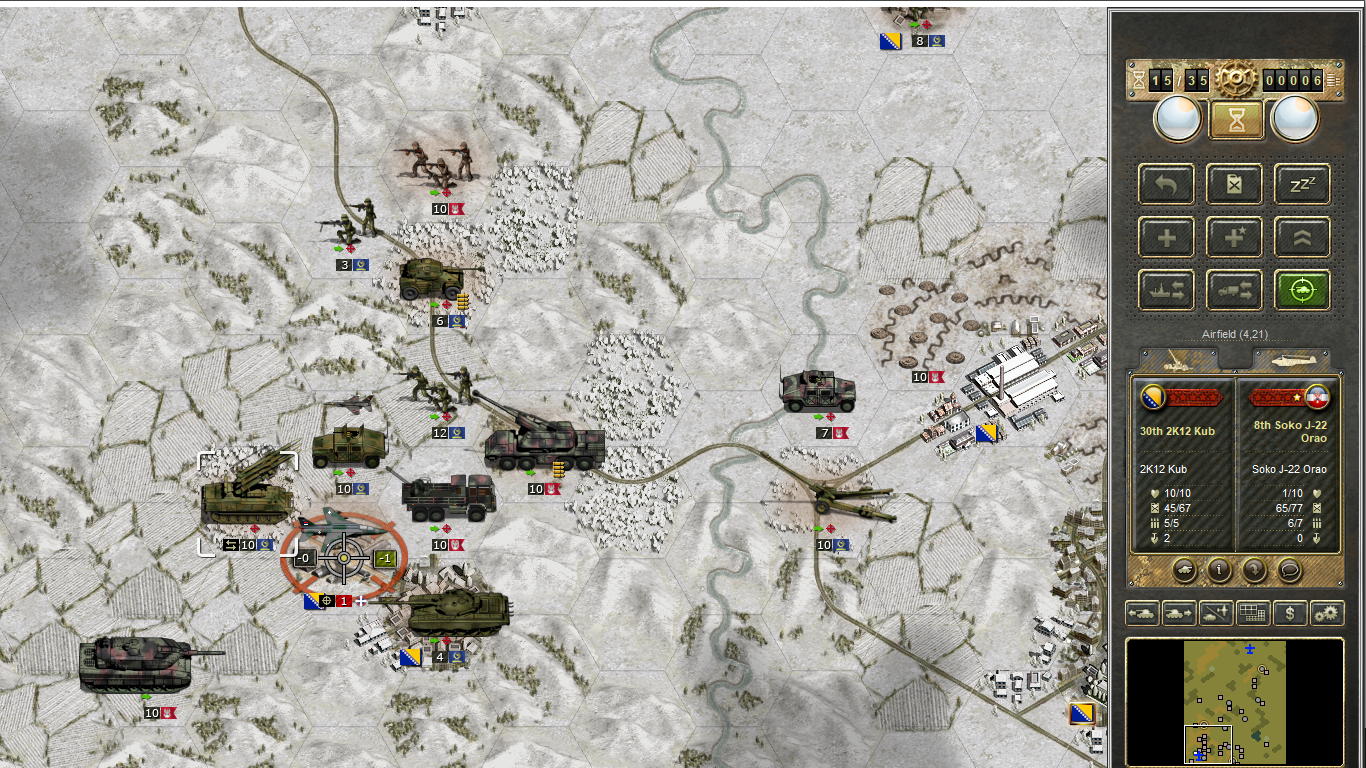Open game options with the gears button
Image resolution: width=1366 pixels, height=768 pixels.
click(x=1327, y=613)
